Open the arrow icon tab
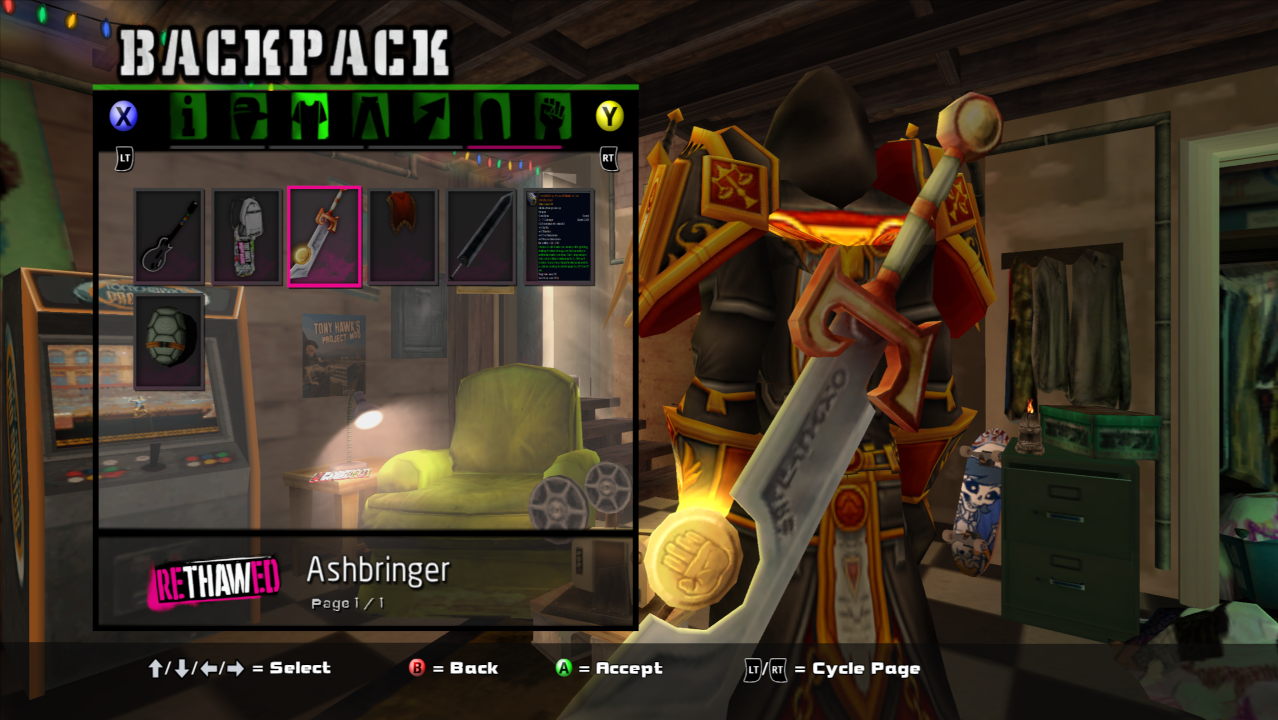This screenshot has height=720, width=1278. coord(433,118)
